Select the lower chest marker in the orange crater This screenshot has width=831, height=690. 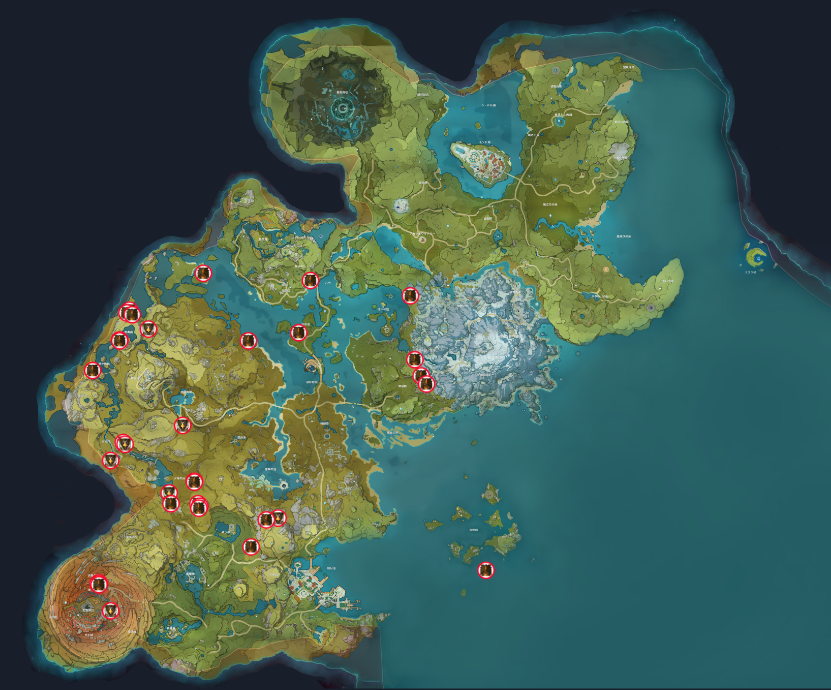click(111, 610)
